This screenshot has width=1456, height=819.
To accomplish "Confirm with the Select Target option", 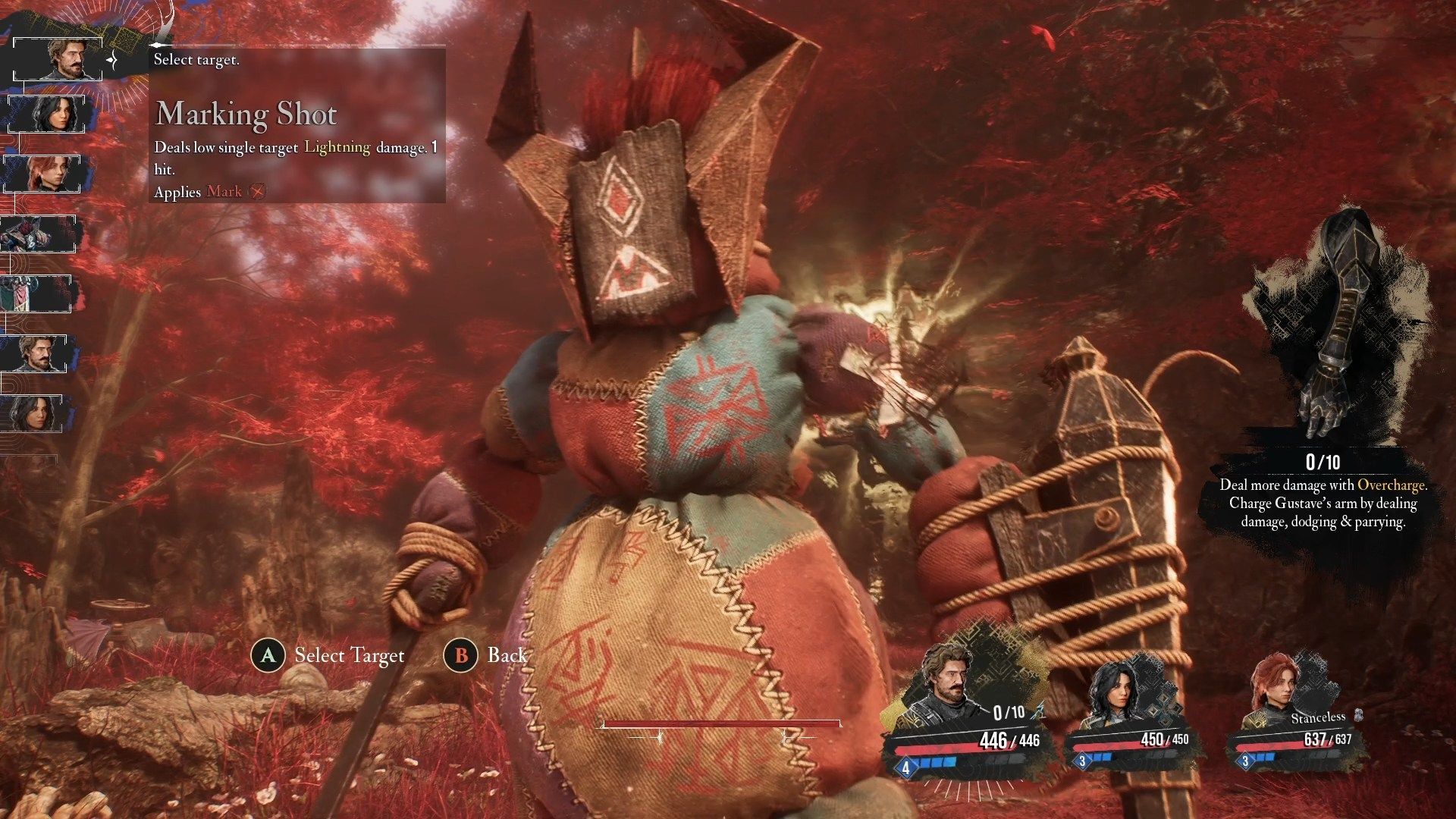I will coord(328,655).
